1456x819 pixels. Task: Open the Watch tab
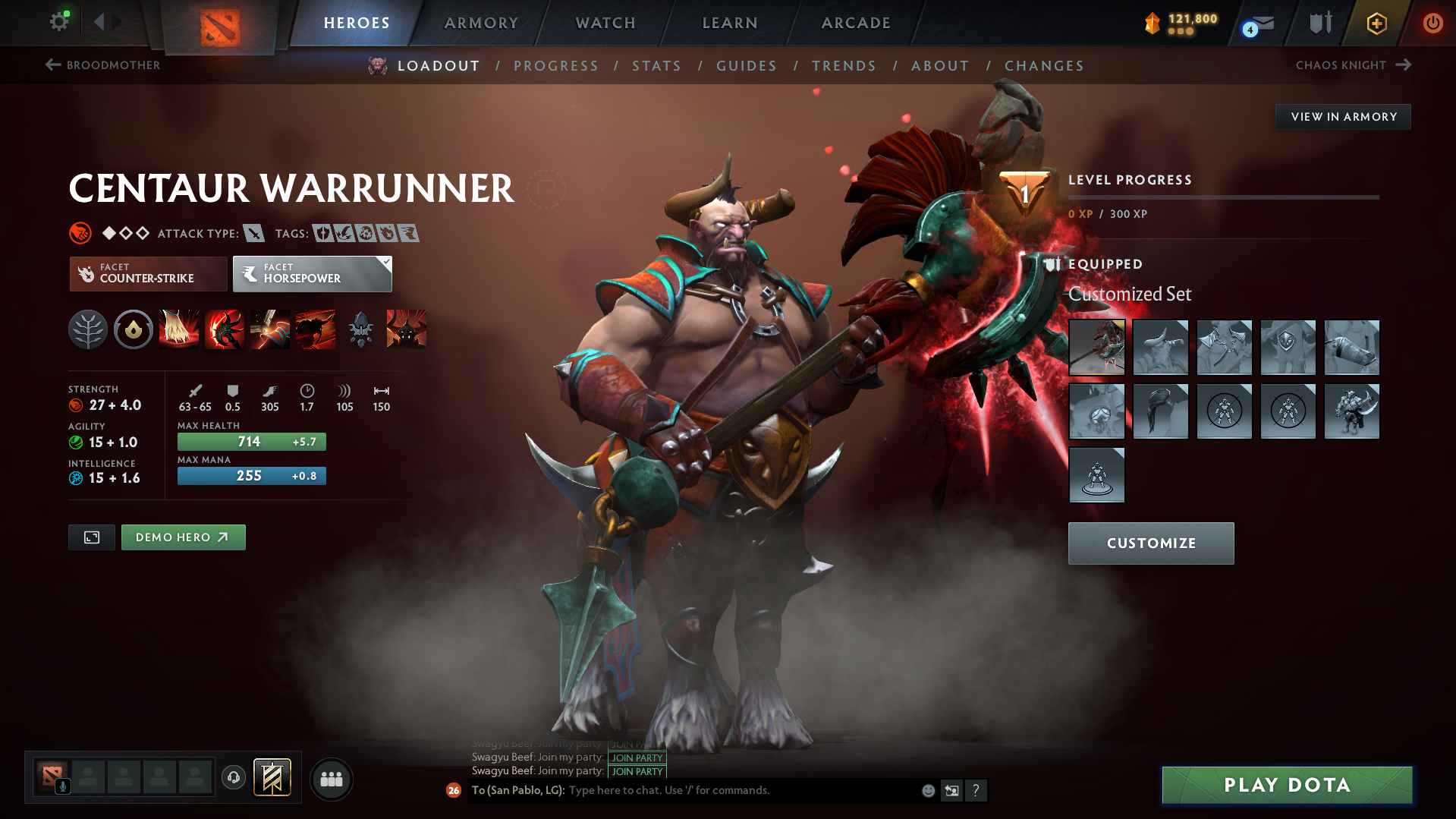[x=605, y=23]
